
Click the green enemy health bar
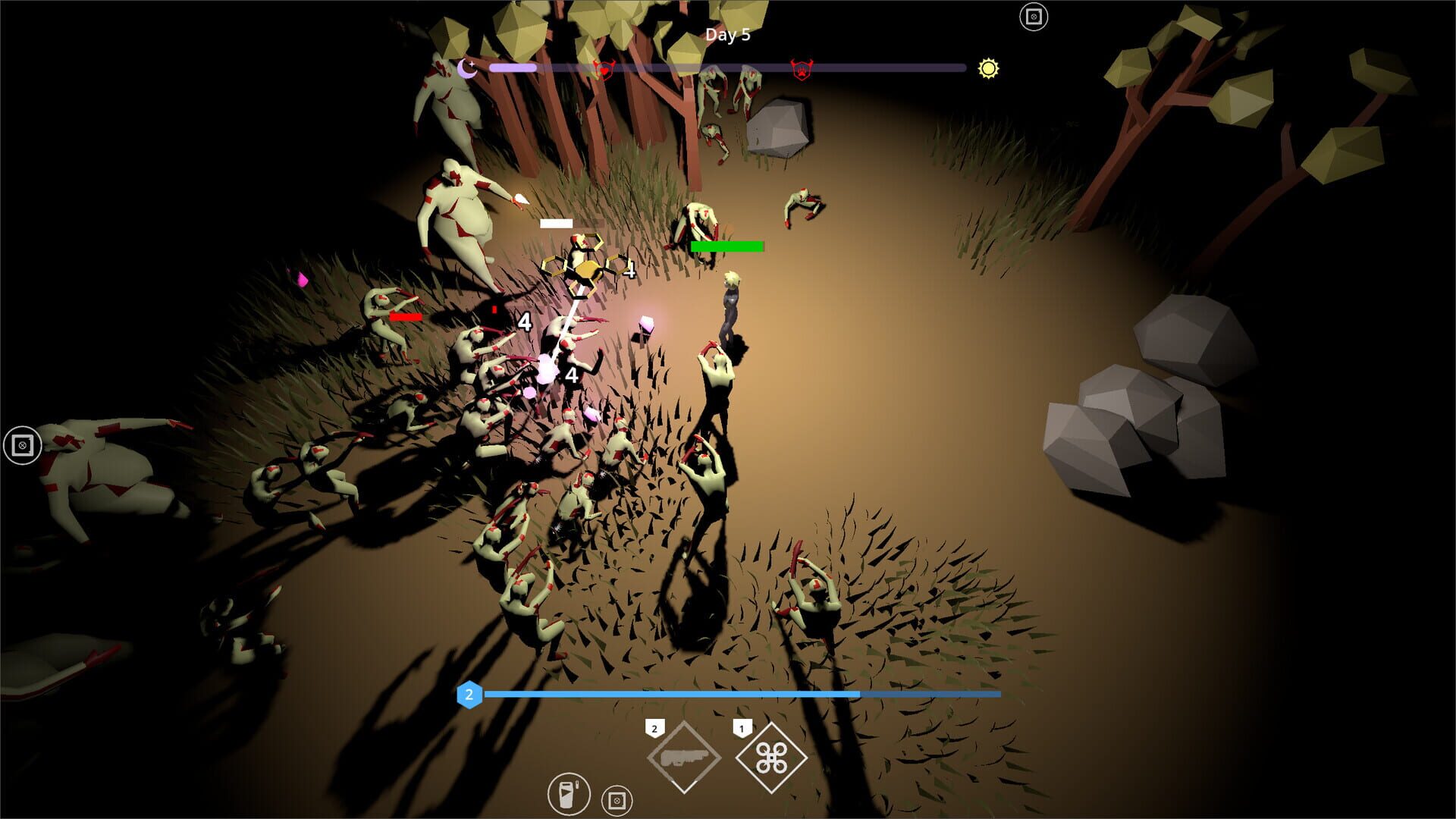coord(725,246)
